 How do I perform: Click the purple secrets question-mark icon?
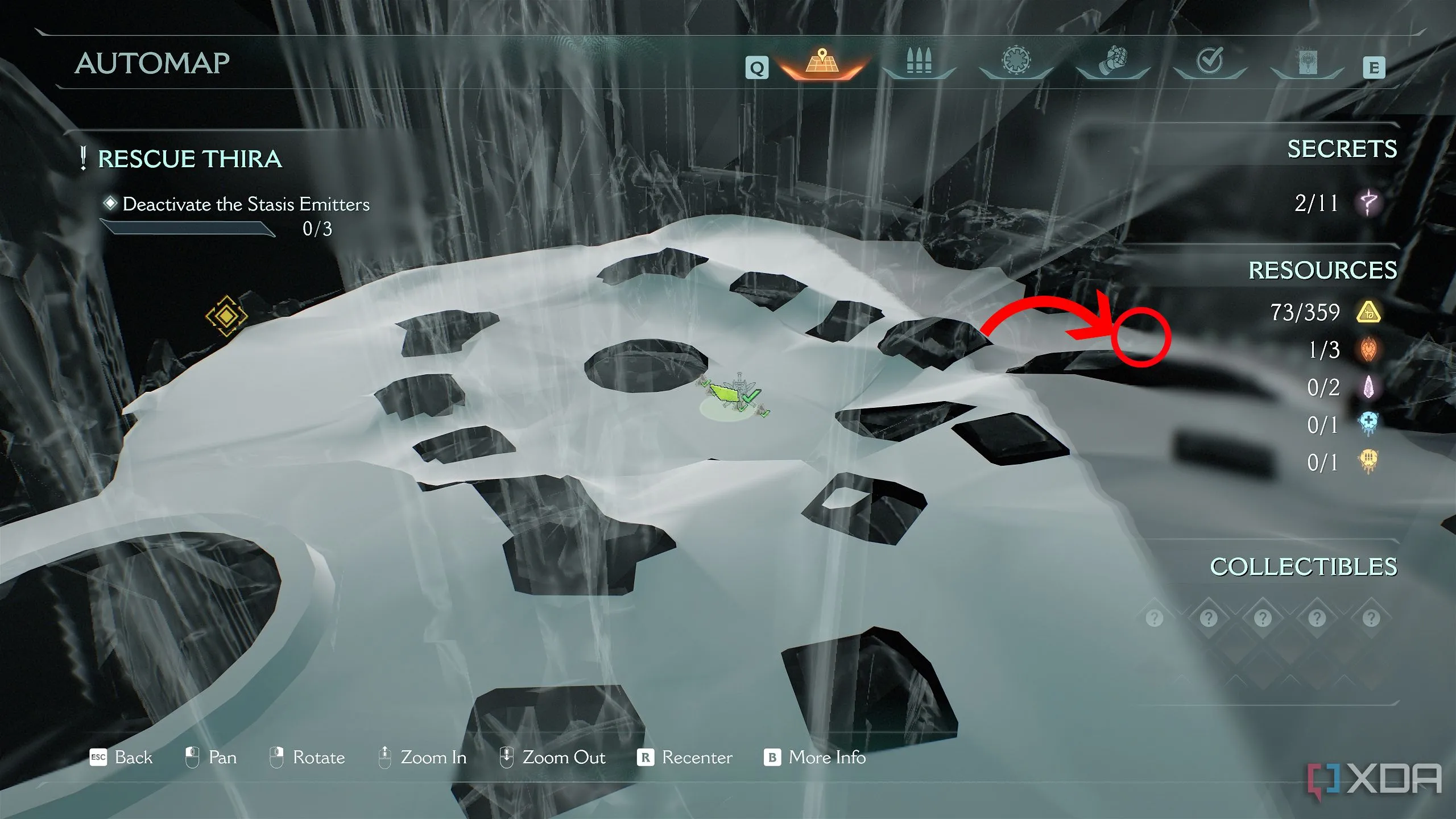coord(1368,202)
